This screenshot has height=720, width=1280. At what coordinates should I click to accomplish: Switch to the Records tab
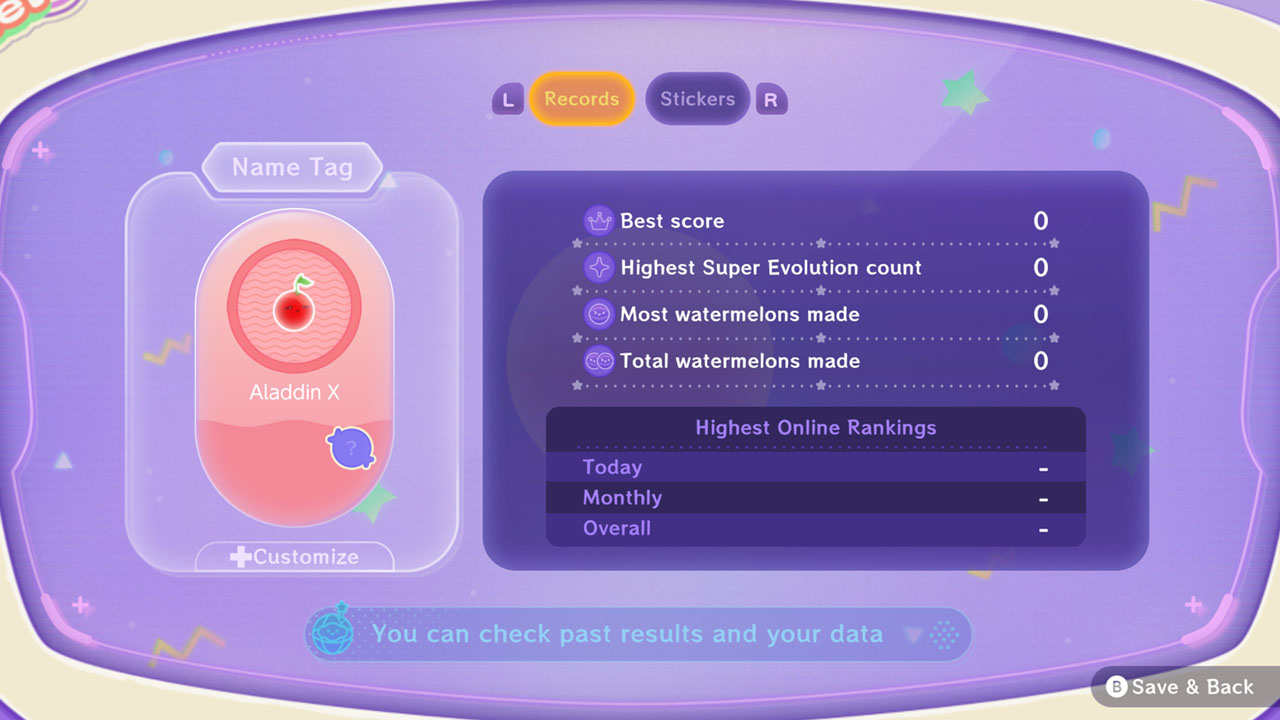click(x=582, y=99)
